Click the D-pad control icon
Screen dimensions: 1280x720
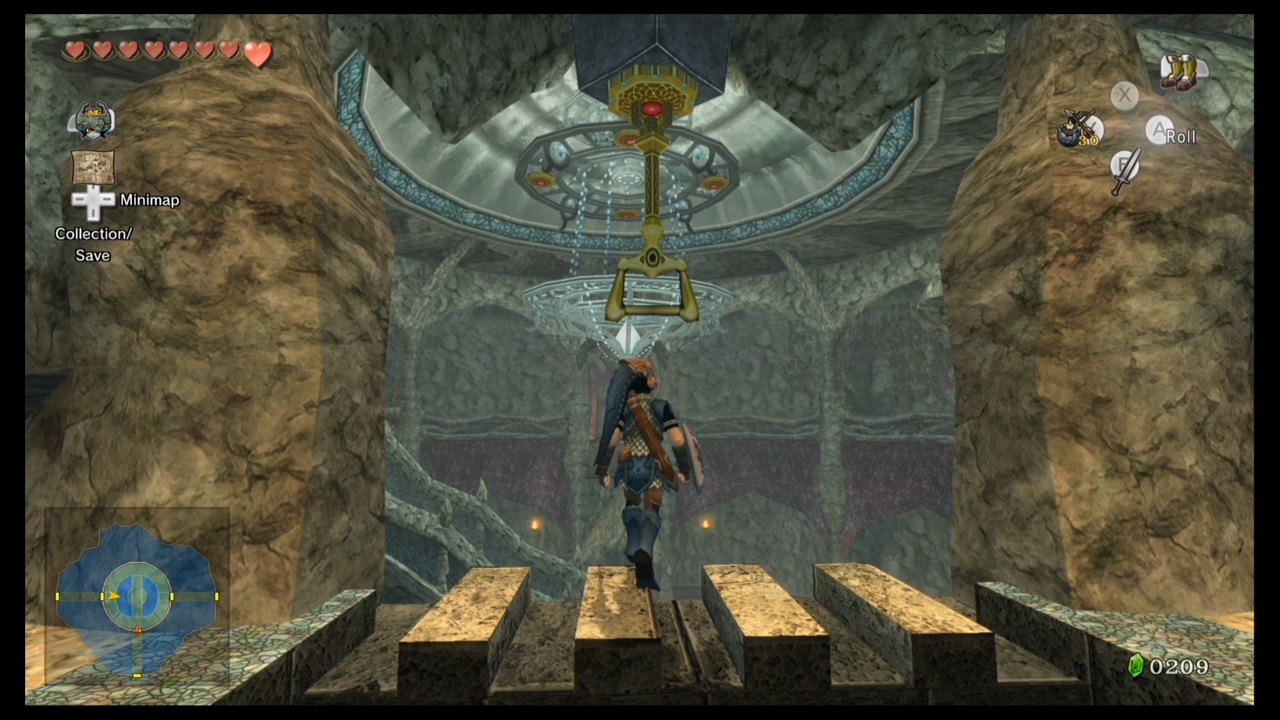pos(93,201)
